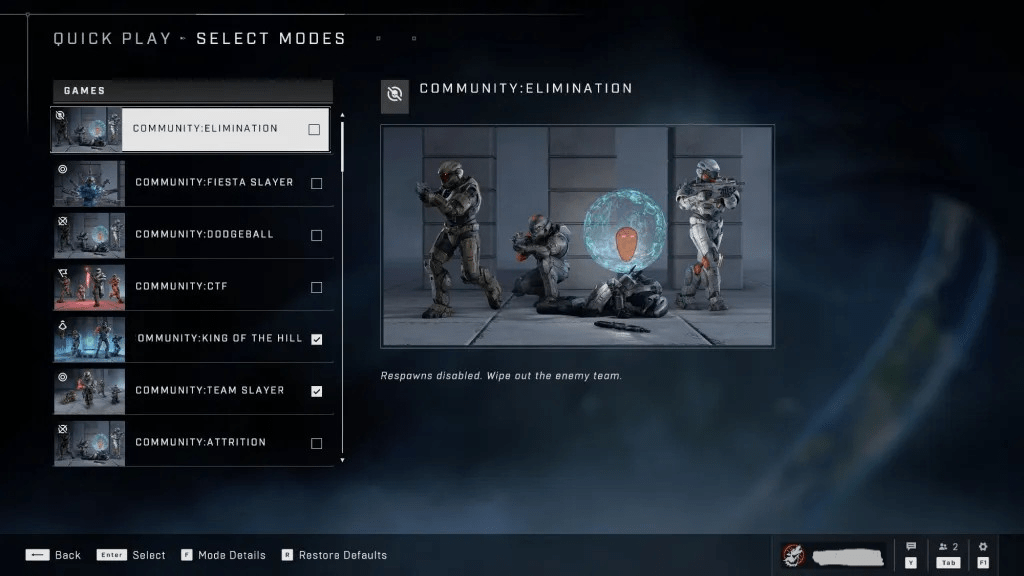Check the Community:Elimination checkbox
Screen dimensions: 1024x576
point(314,129)
